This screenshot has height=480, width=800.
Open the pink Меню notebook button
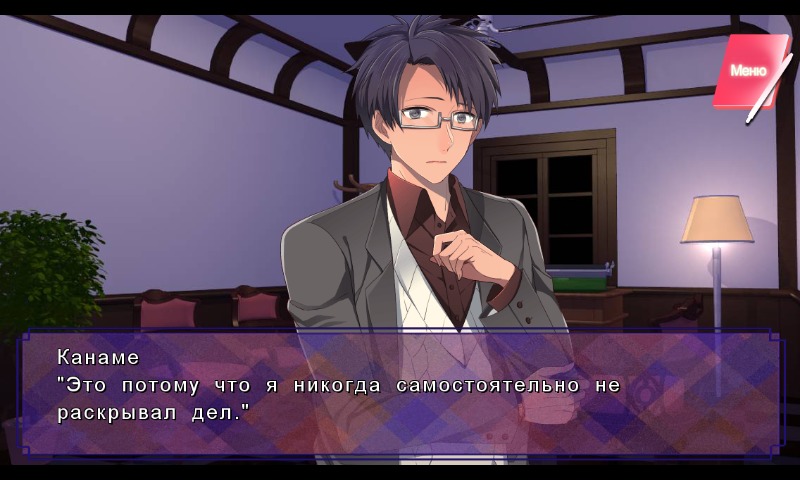(749, 71)
